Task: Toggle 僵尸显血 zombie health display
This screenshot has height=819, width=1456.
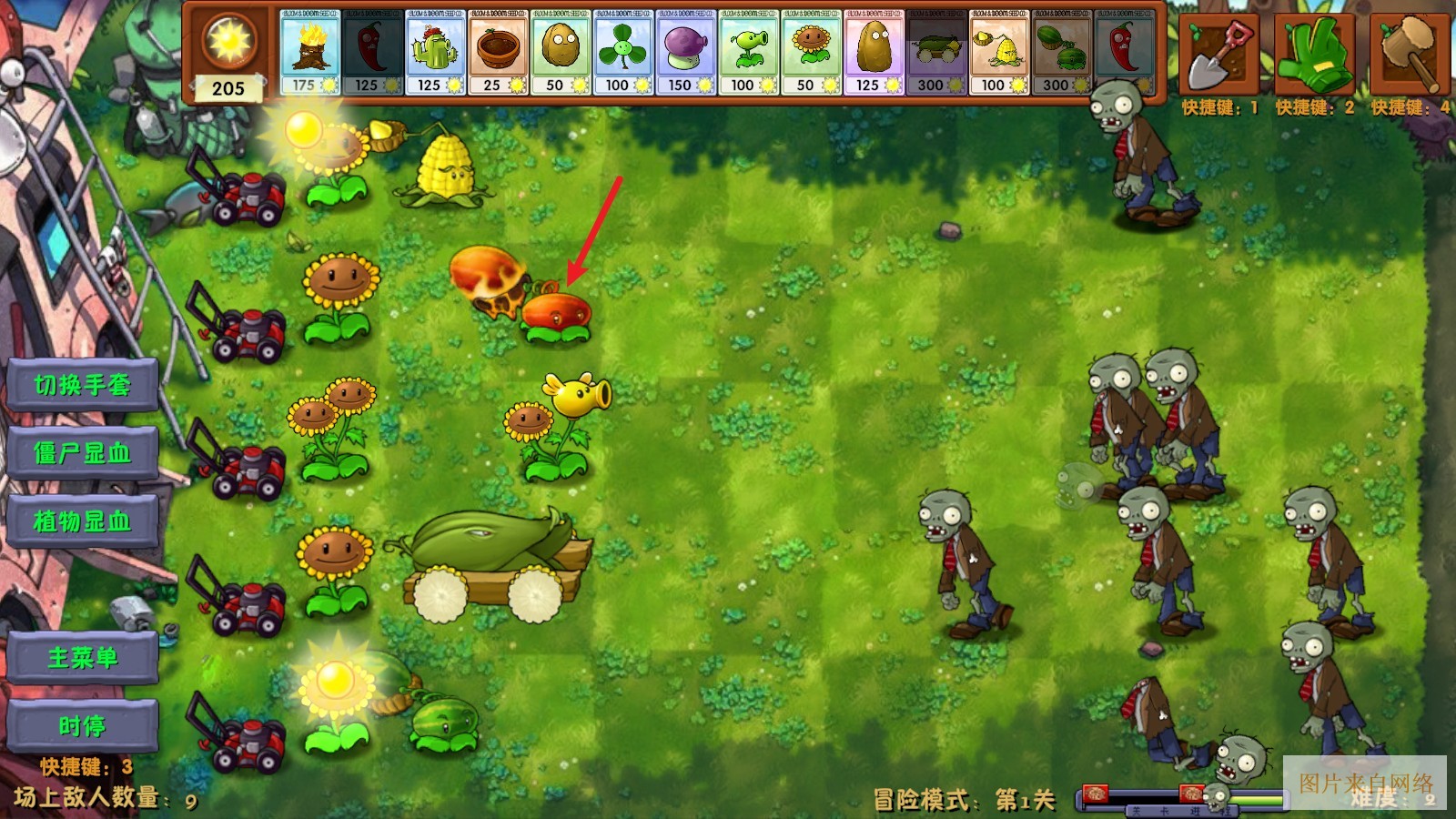Action: coord(82,453)
